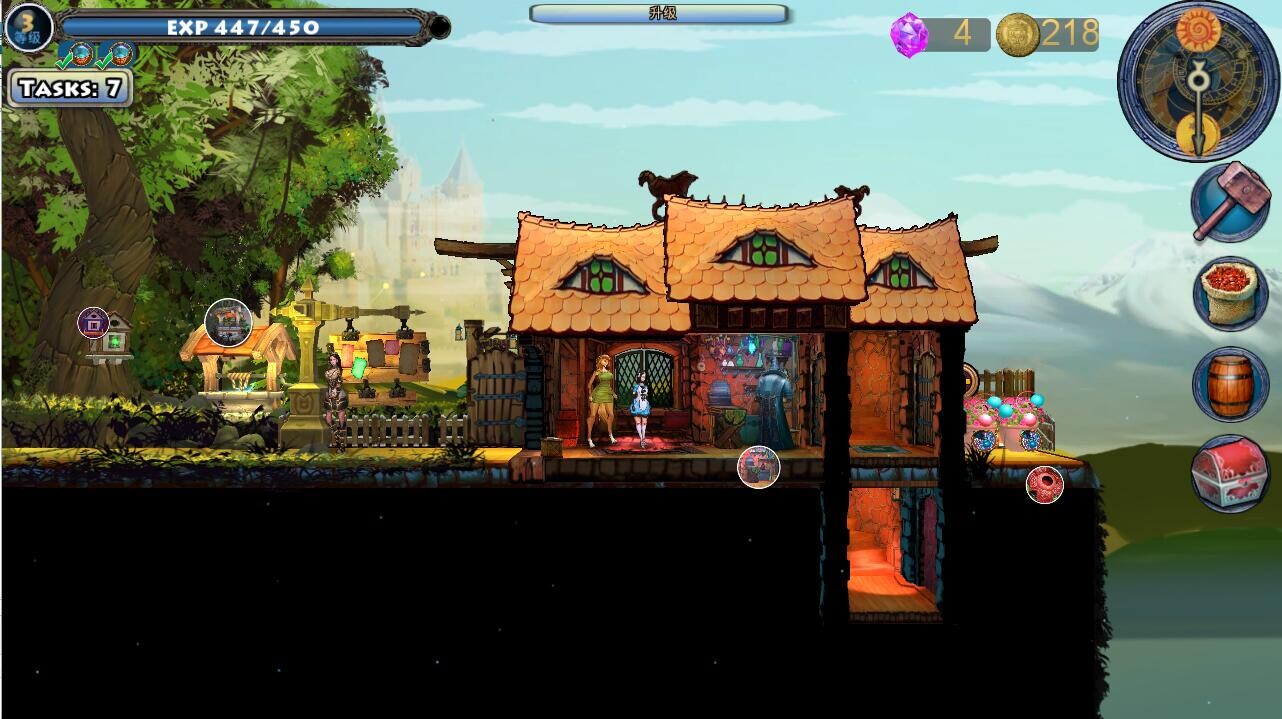Open the sack of red seeds
This screenshot has height=719, width=1282.
pyautogui.click(x=1229, y=293)
